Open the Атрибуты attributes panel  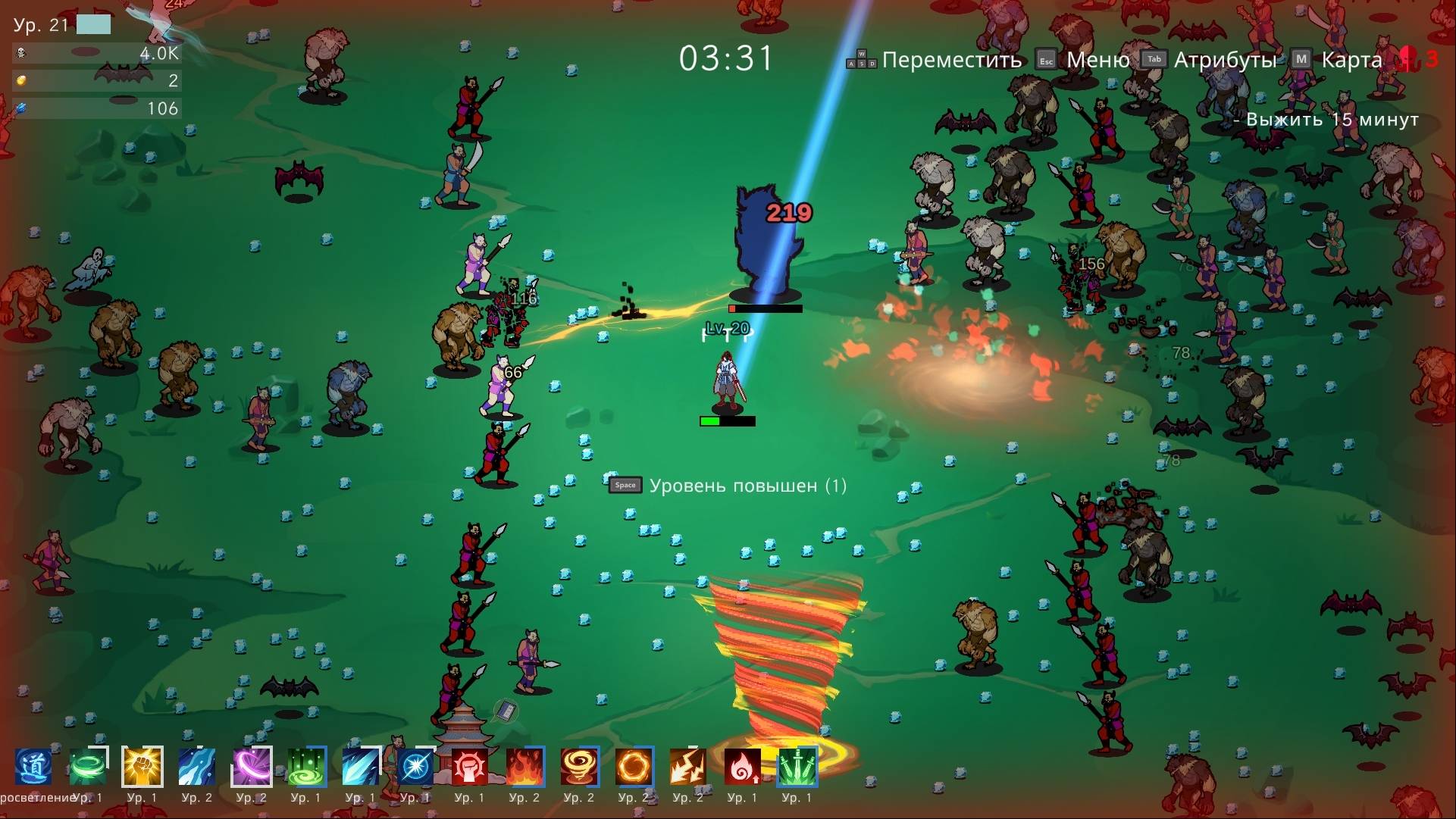(x=1225, y=60)
